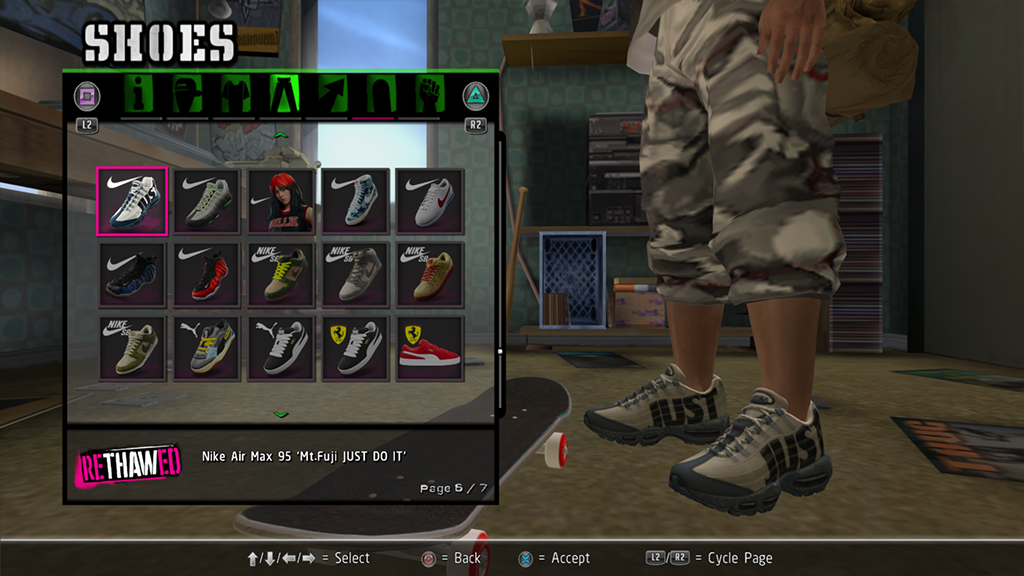Choose the grey and neon green Nike sneaker
The height and width of the screenshot is (576, 1024).
(206, 201)
